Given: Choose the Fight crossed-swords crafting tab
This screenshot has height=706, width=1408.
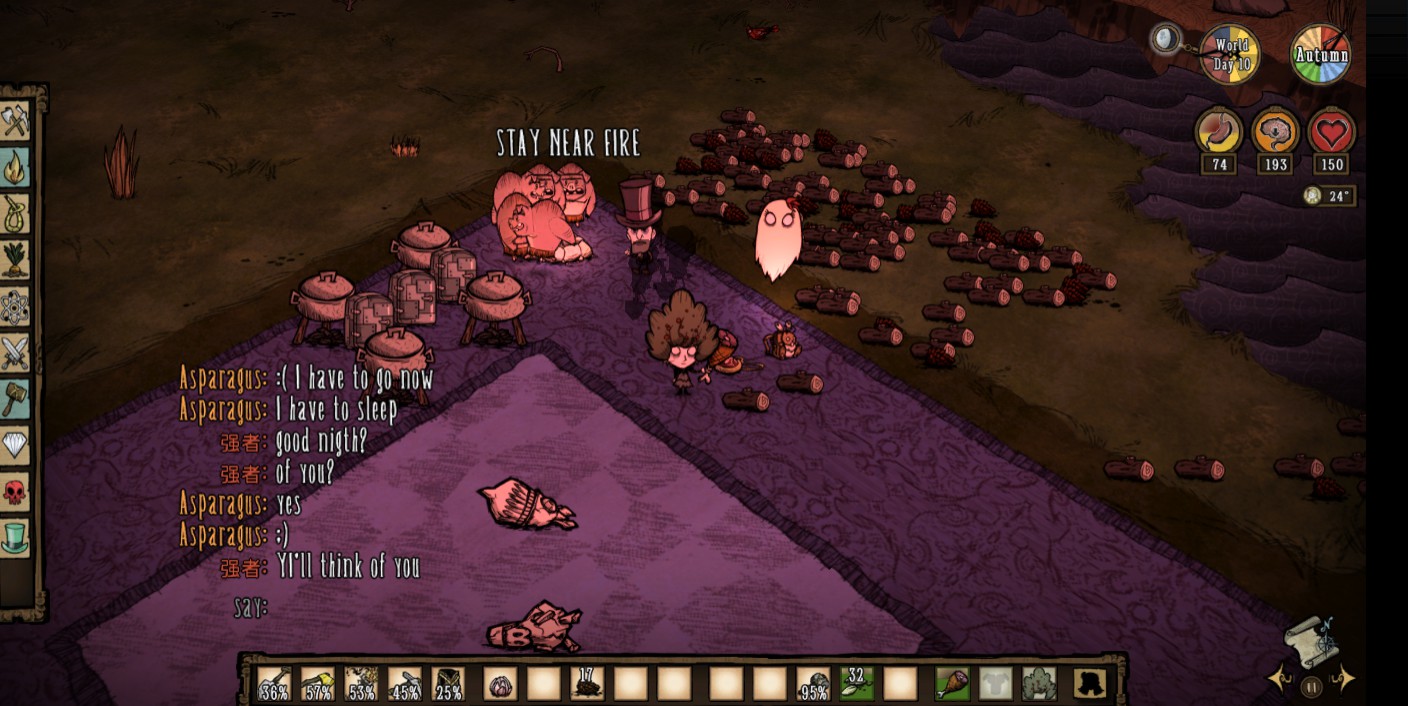Looking at the screenshot, I should 15,352.
